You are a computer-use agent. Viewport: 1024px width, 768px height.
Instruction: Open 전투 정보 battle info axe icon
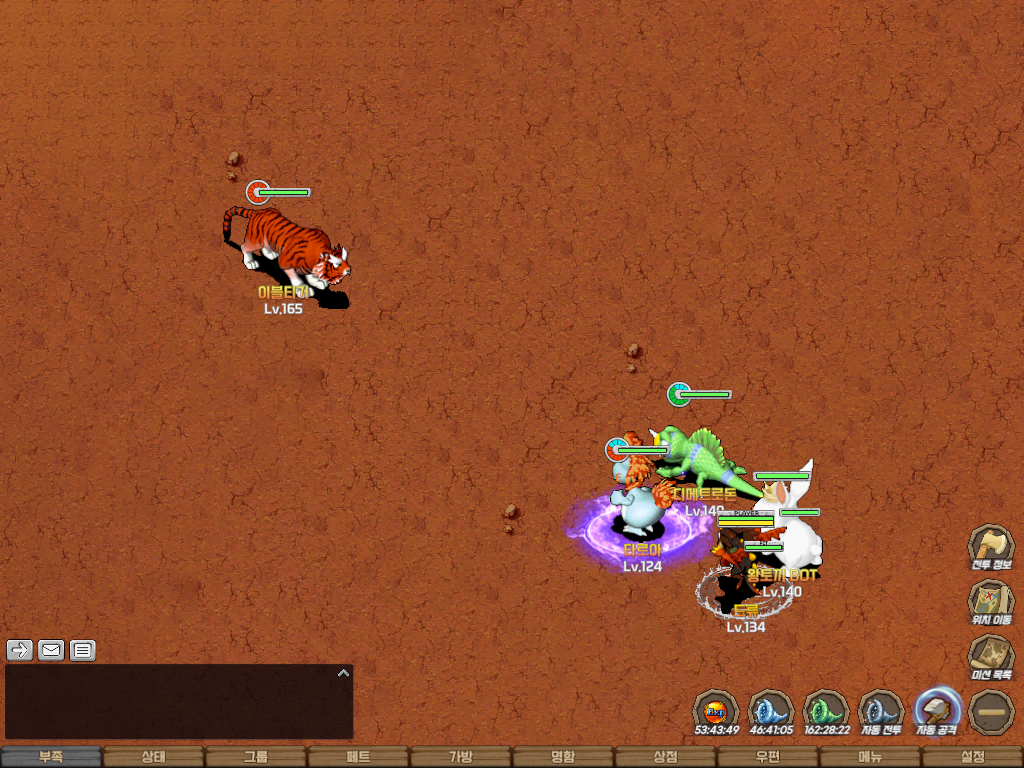991,546
